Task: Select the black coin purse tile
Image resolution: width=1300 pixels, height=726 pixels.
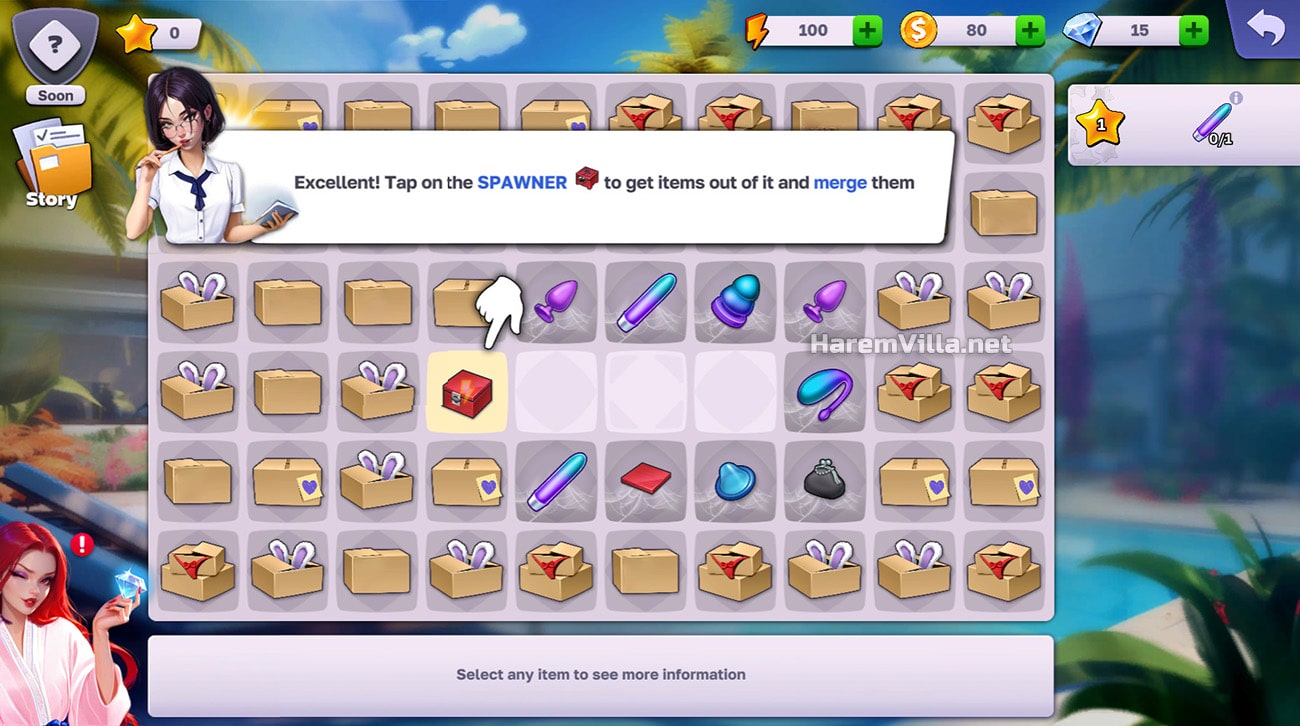Action: pyautogui.click(x=824, y=481)
